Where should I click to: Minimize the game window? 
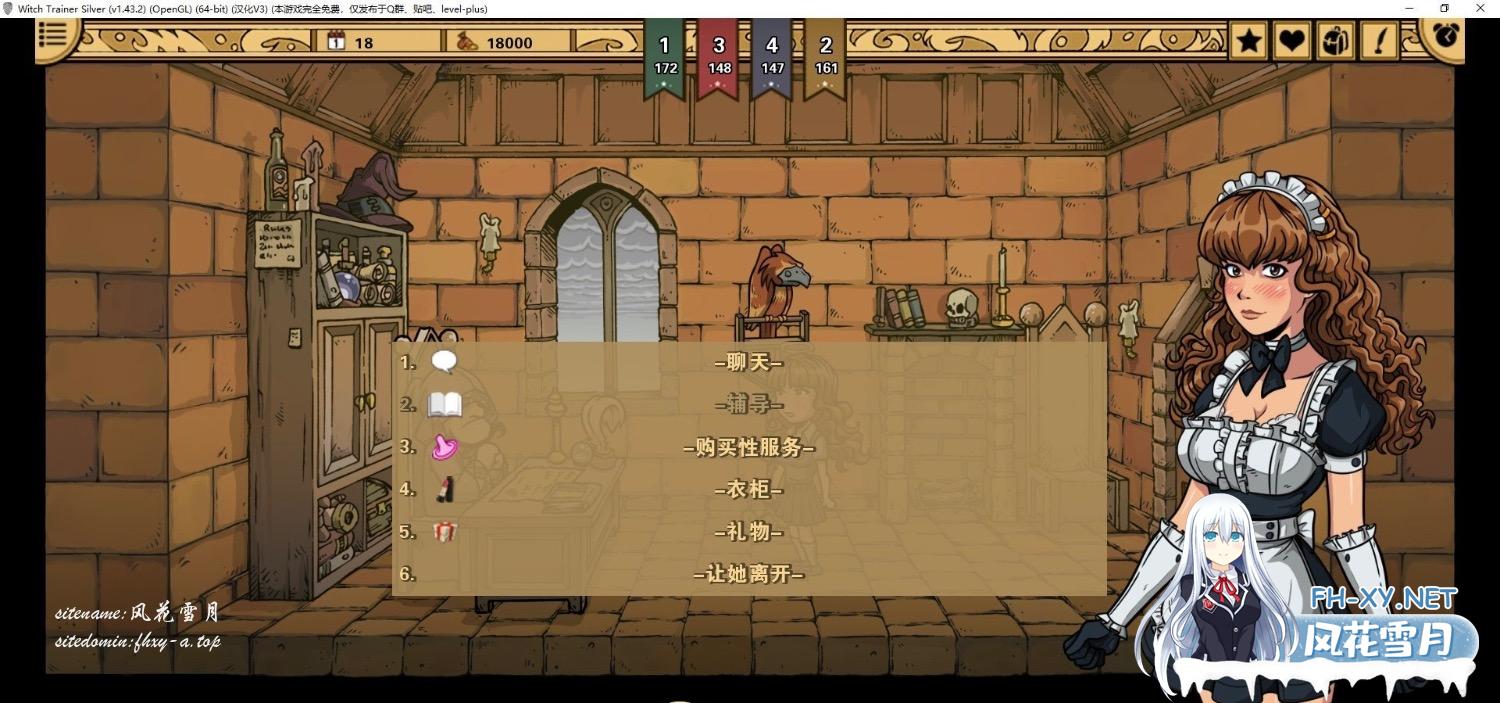click(1409, 8)
